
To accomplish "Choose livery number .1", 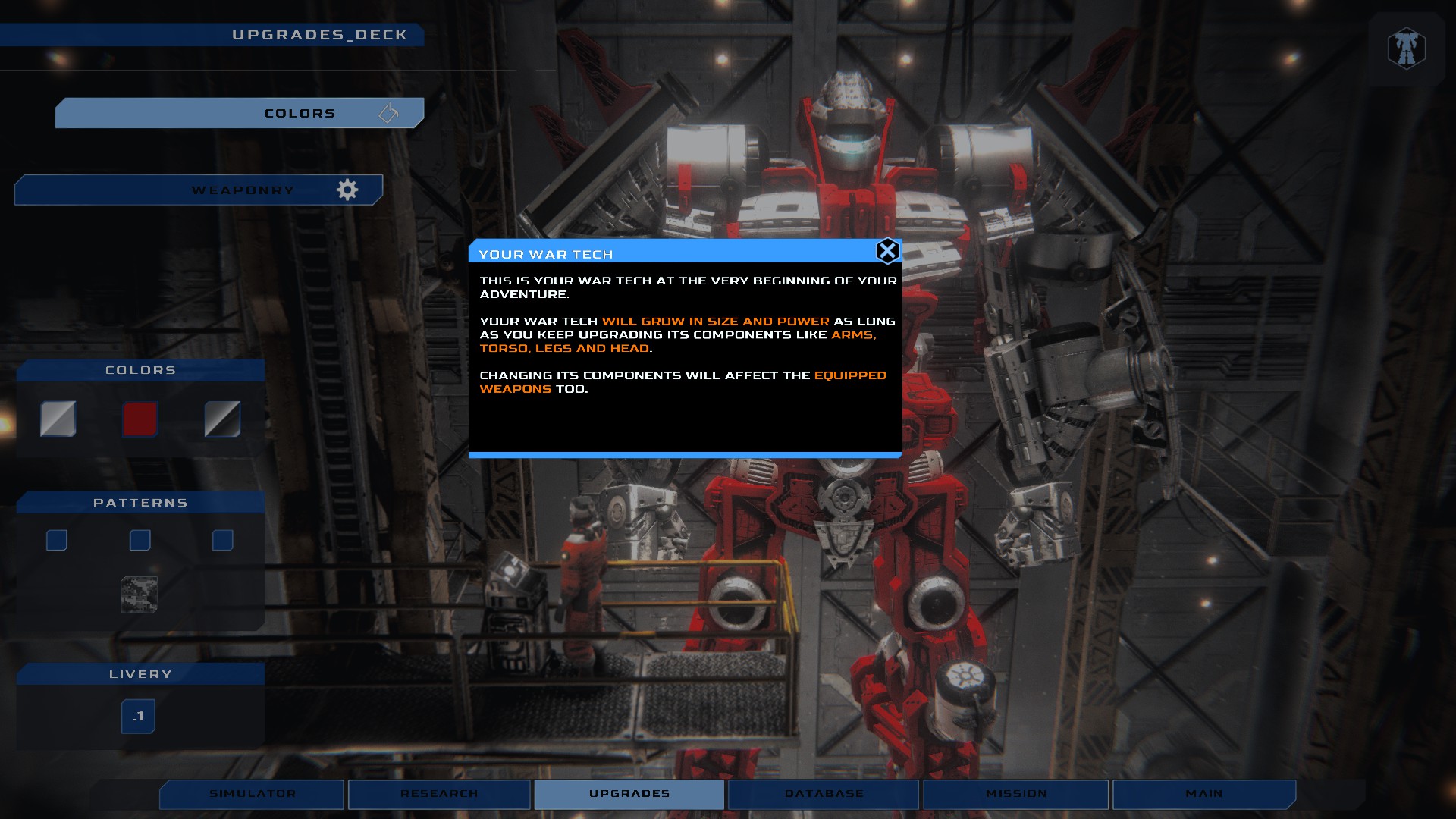I will click(x=138, y=716).
